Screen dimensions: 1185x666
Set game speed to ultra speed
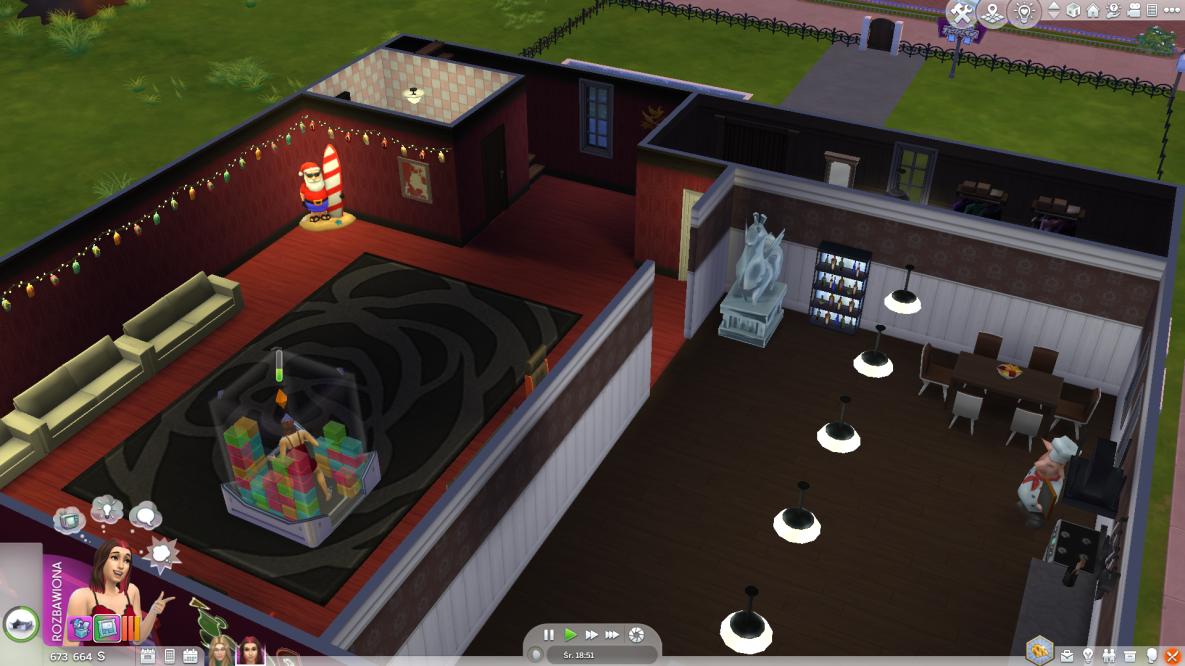coord(612,635)
